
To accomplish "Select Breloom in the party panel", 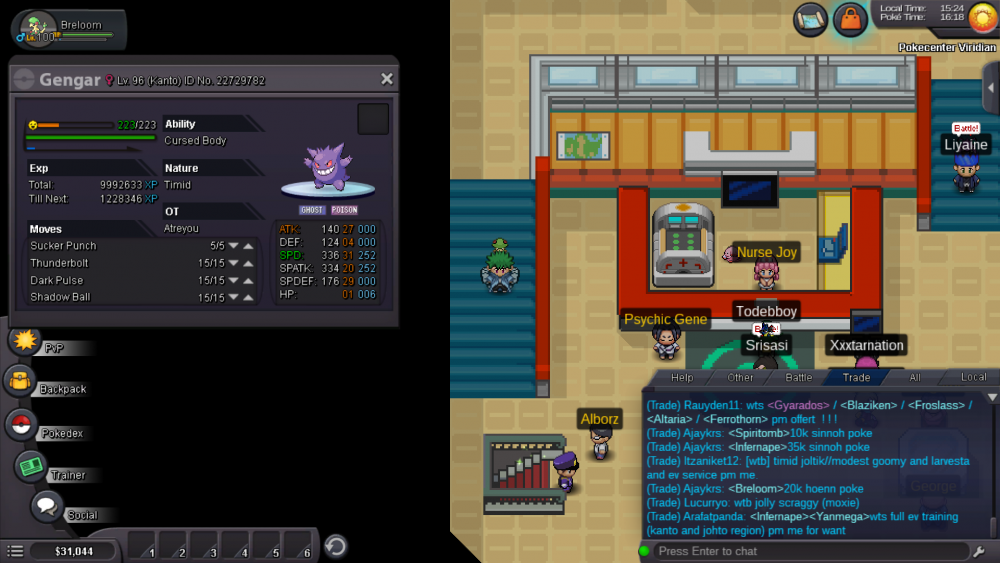I will pos(68,29).
